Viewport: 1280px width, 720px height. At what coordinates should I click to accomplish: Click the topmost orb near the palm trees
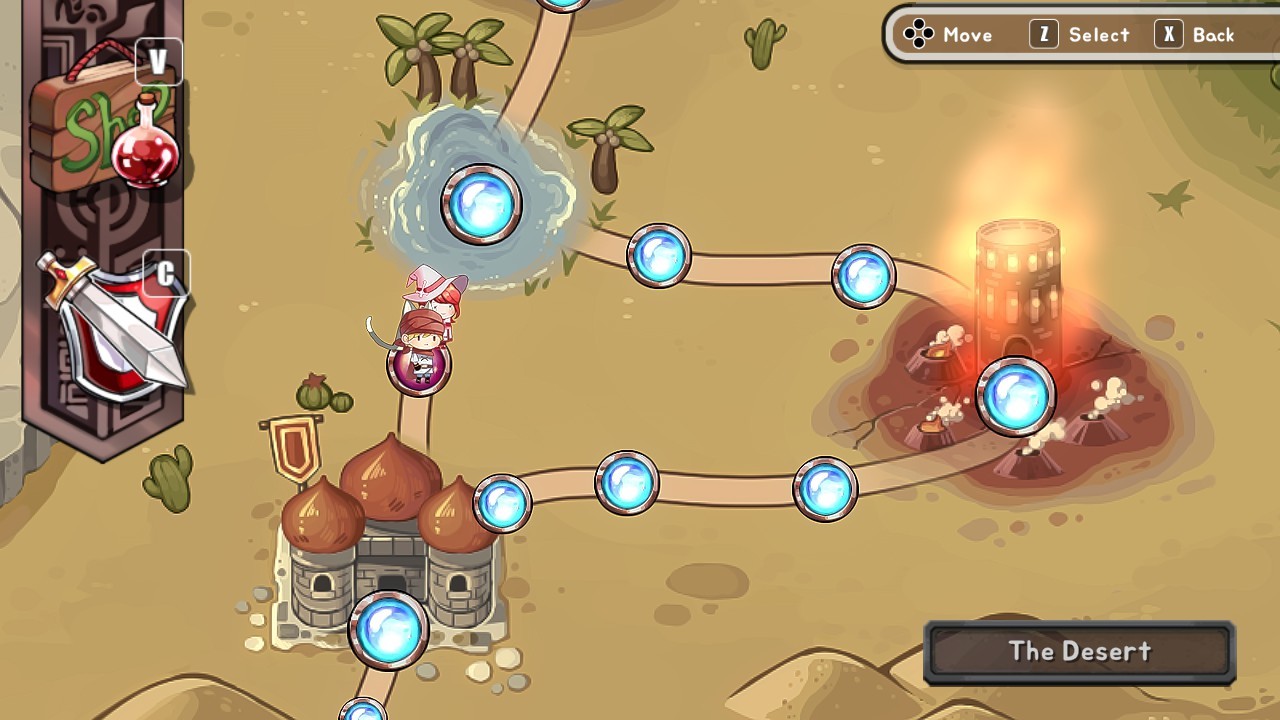tap(563, 5)
